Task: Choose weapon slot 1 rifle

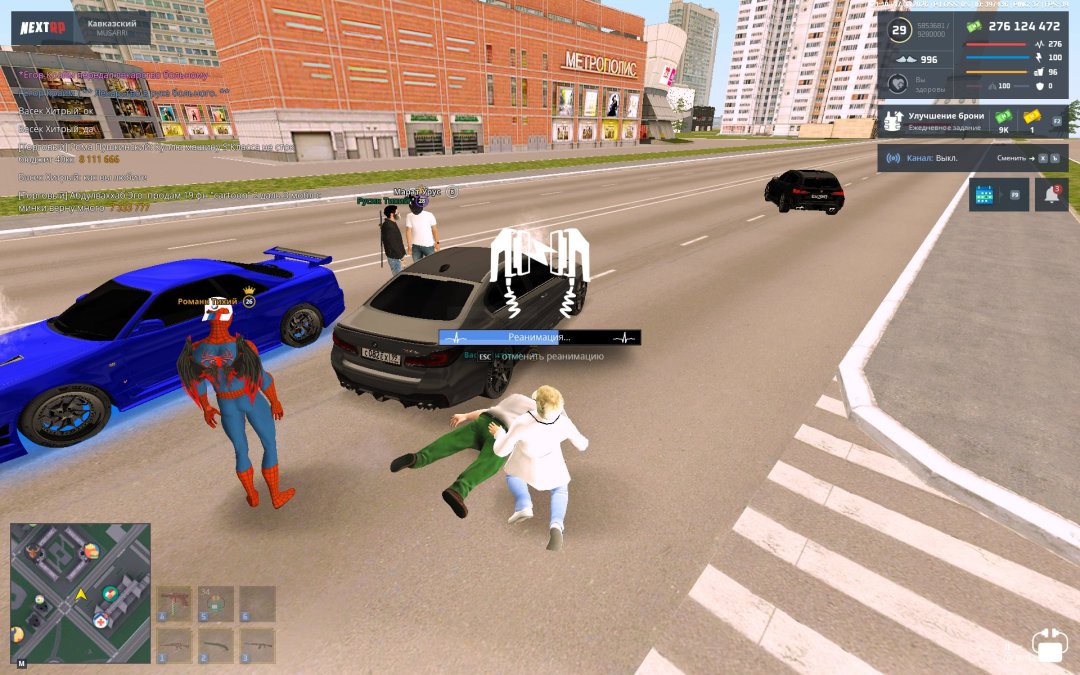Action: [x=174, y=645]
